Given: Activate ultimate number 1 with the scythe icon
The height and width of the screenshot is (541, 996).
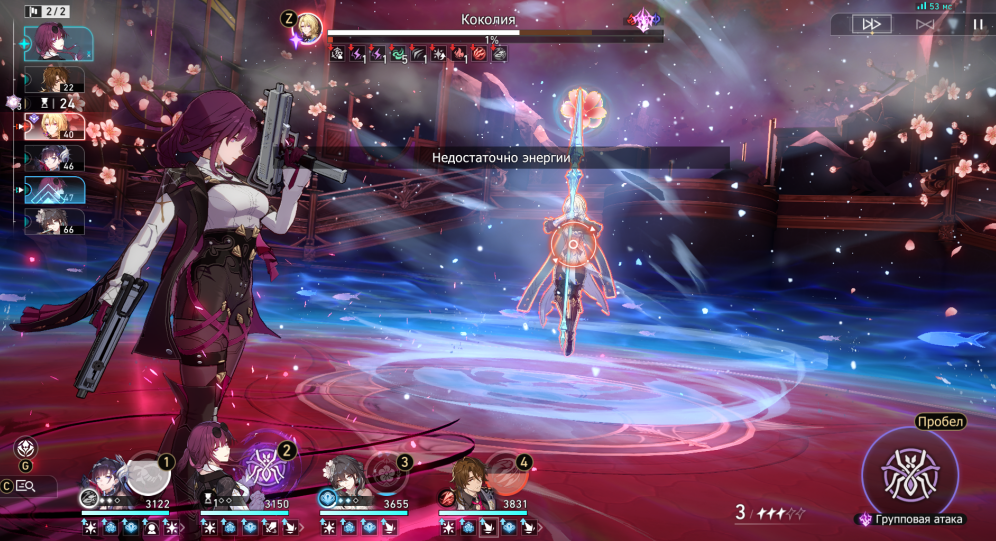Looking at the screenshot, I should pos(148,472).
